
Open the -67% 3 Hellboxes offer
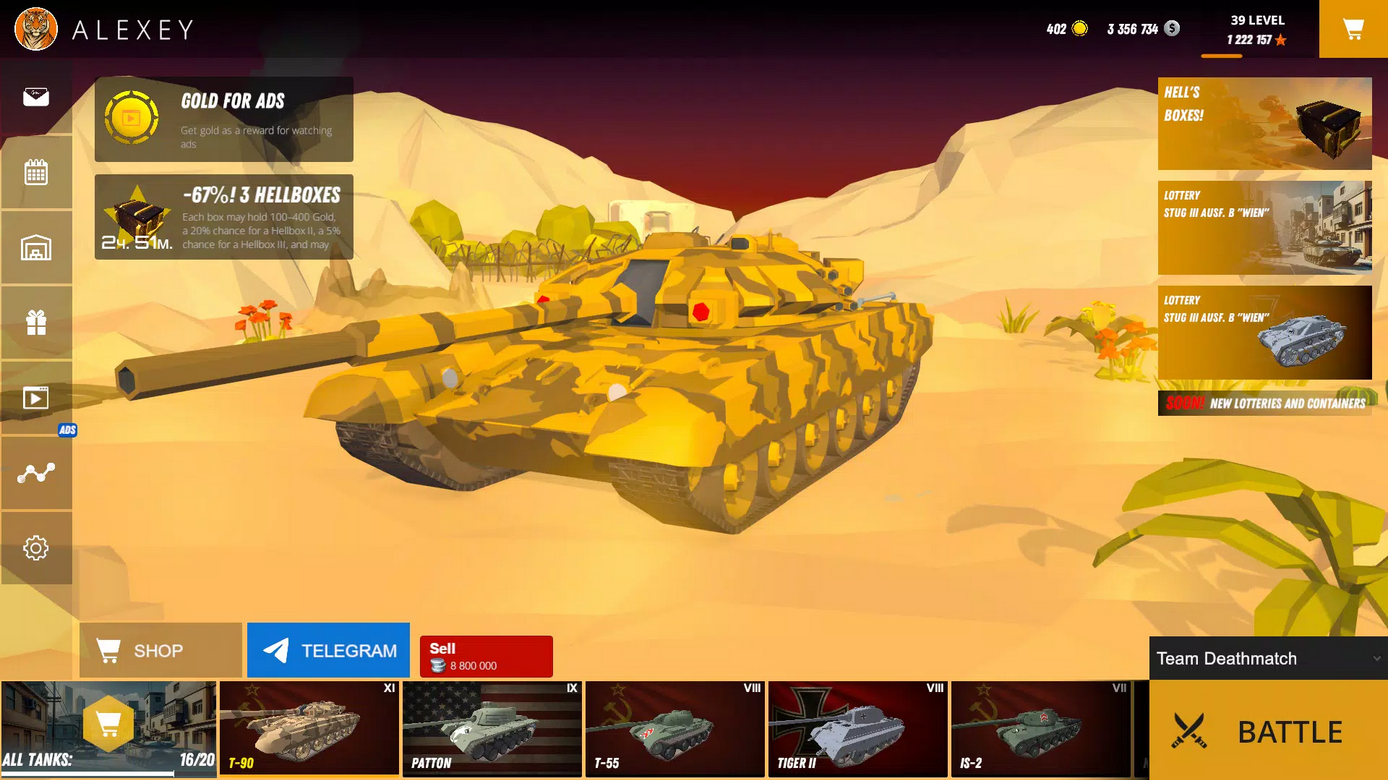(x=224, y=217)
